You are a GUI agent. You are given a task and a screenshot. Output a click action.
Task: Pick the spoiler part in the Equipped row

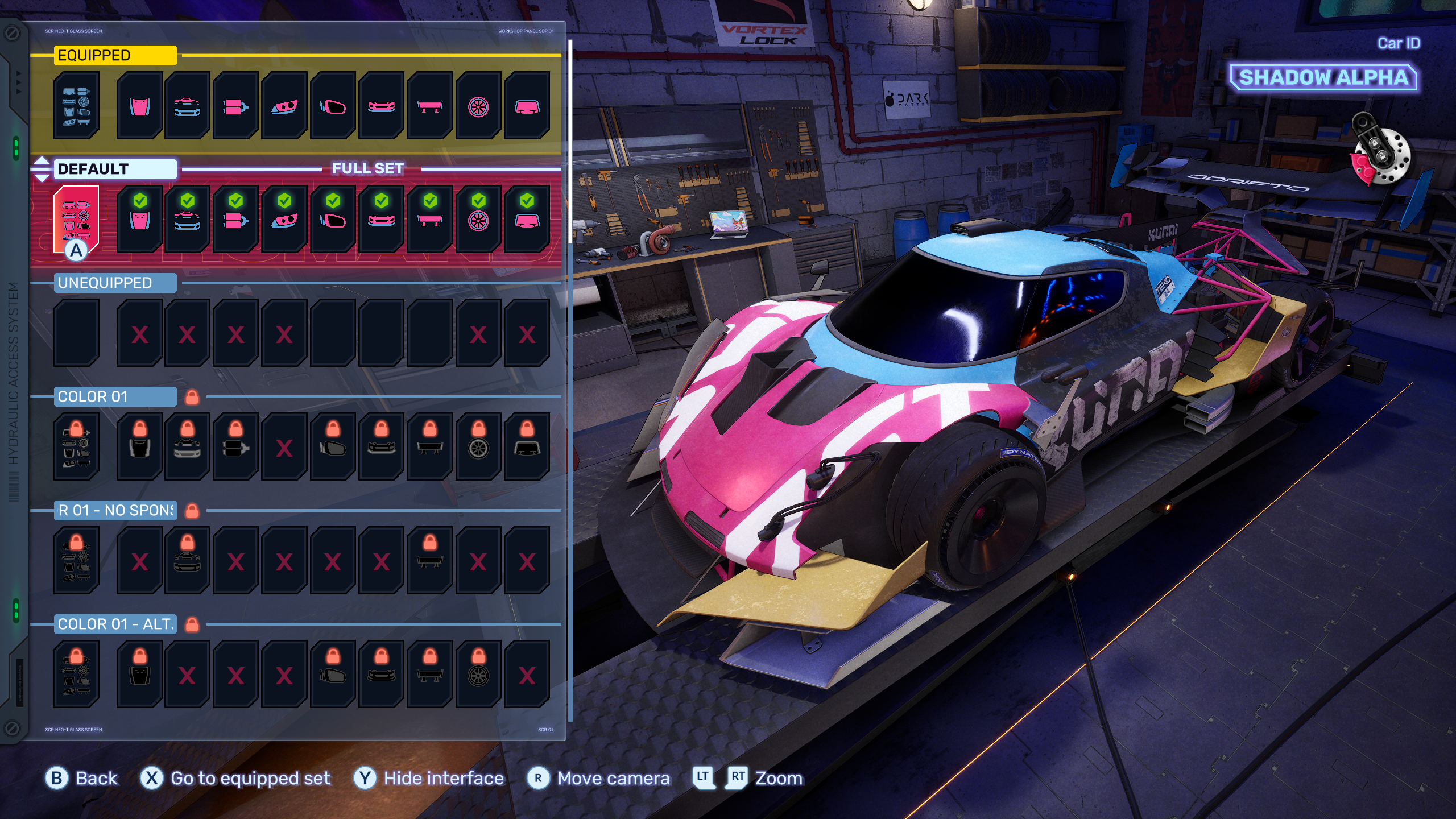(430, 105)
